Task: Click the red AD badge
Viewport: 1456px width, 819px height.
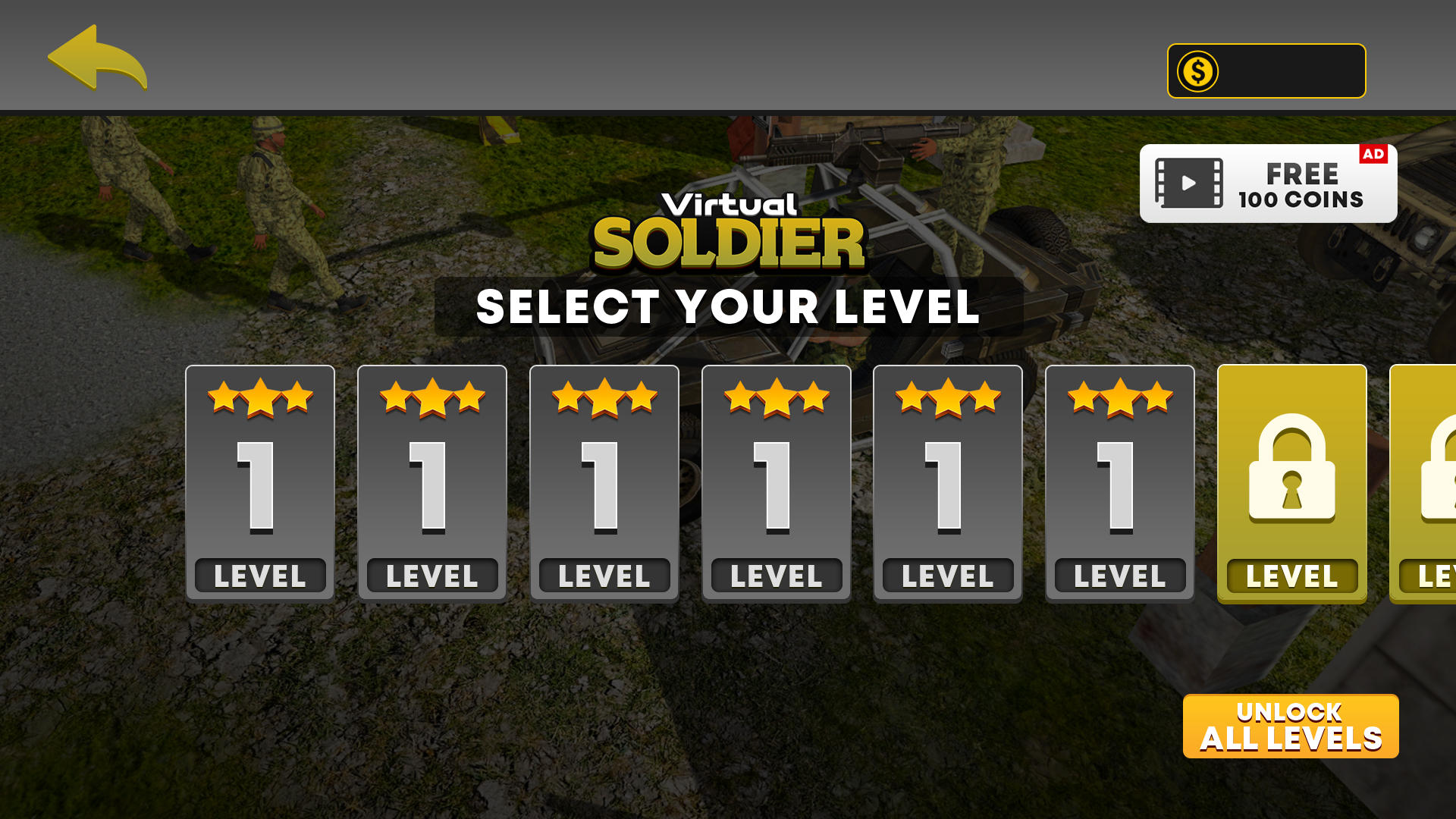Action: pyautogui.click(x=1373, y=154)
